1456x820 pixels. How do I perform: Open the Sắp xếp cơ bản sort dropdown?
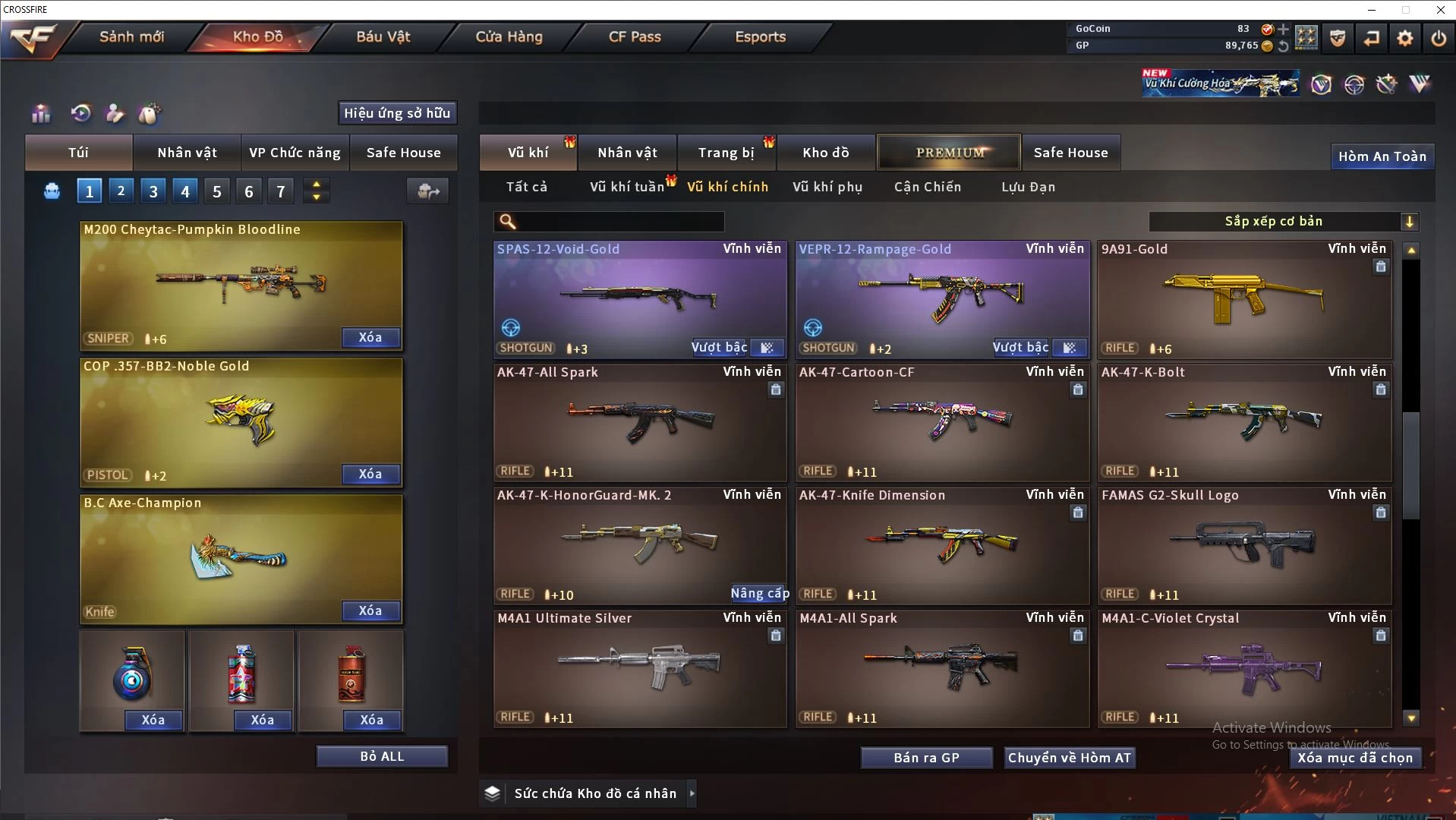[1283, 222]
